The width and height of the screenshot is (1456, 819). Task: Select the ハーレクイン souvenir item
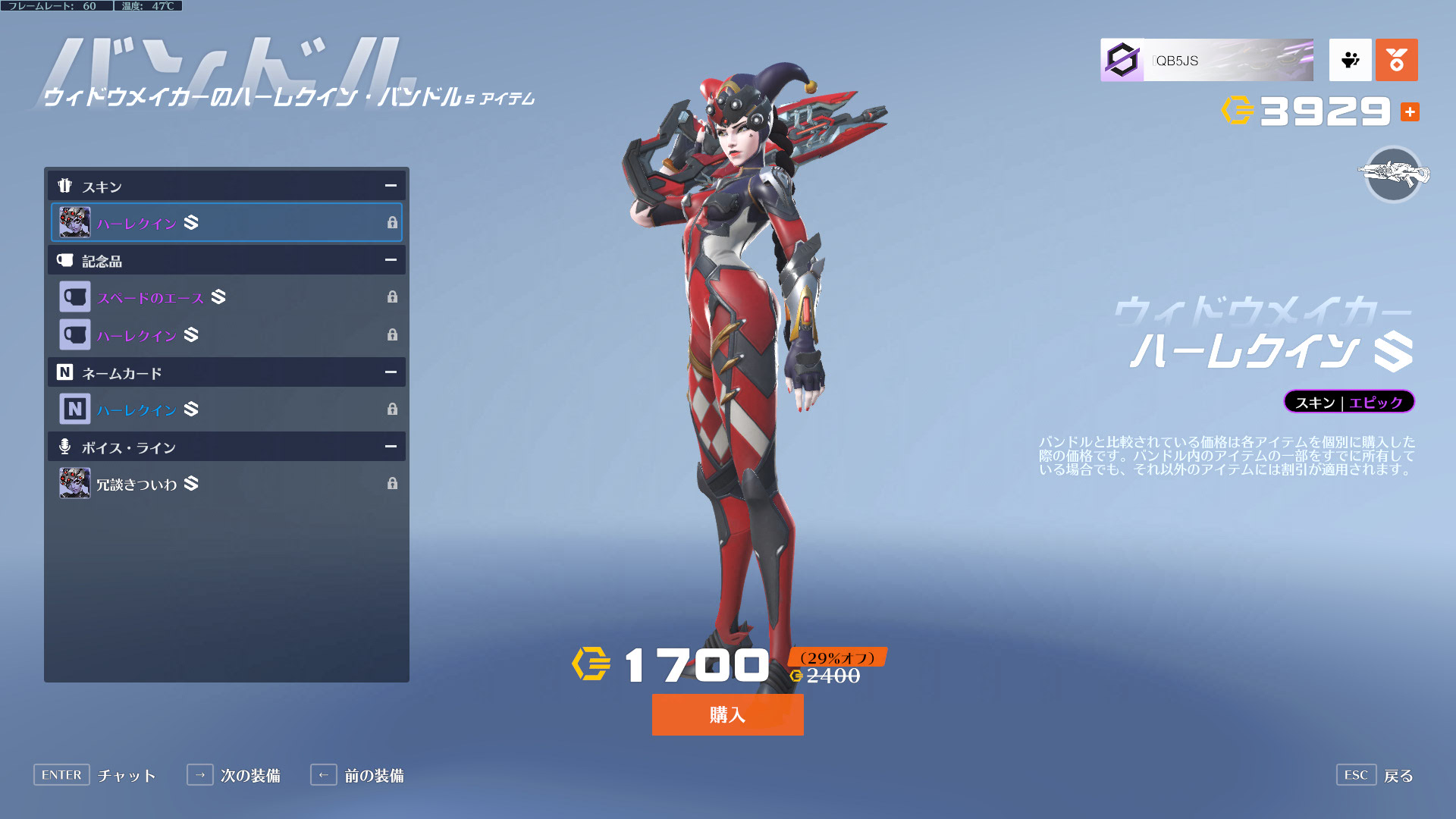coord(226,334)
